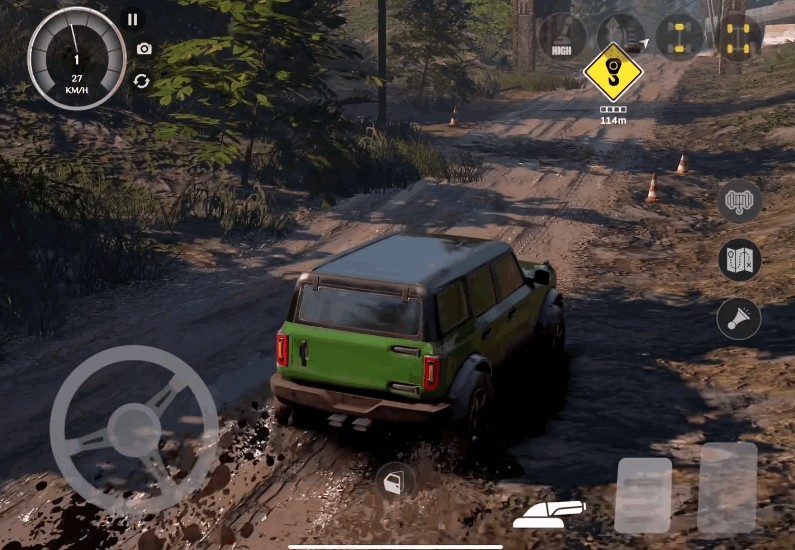The width and height of the screenshot is (795, 550).
Task: Activate the winch button
Action: (x=740, y=202)
